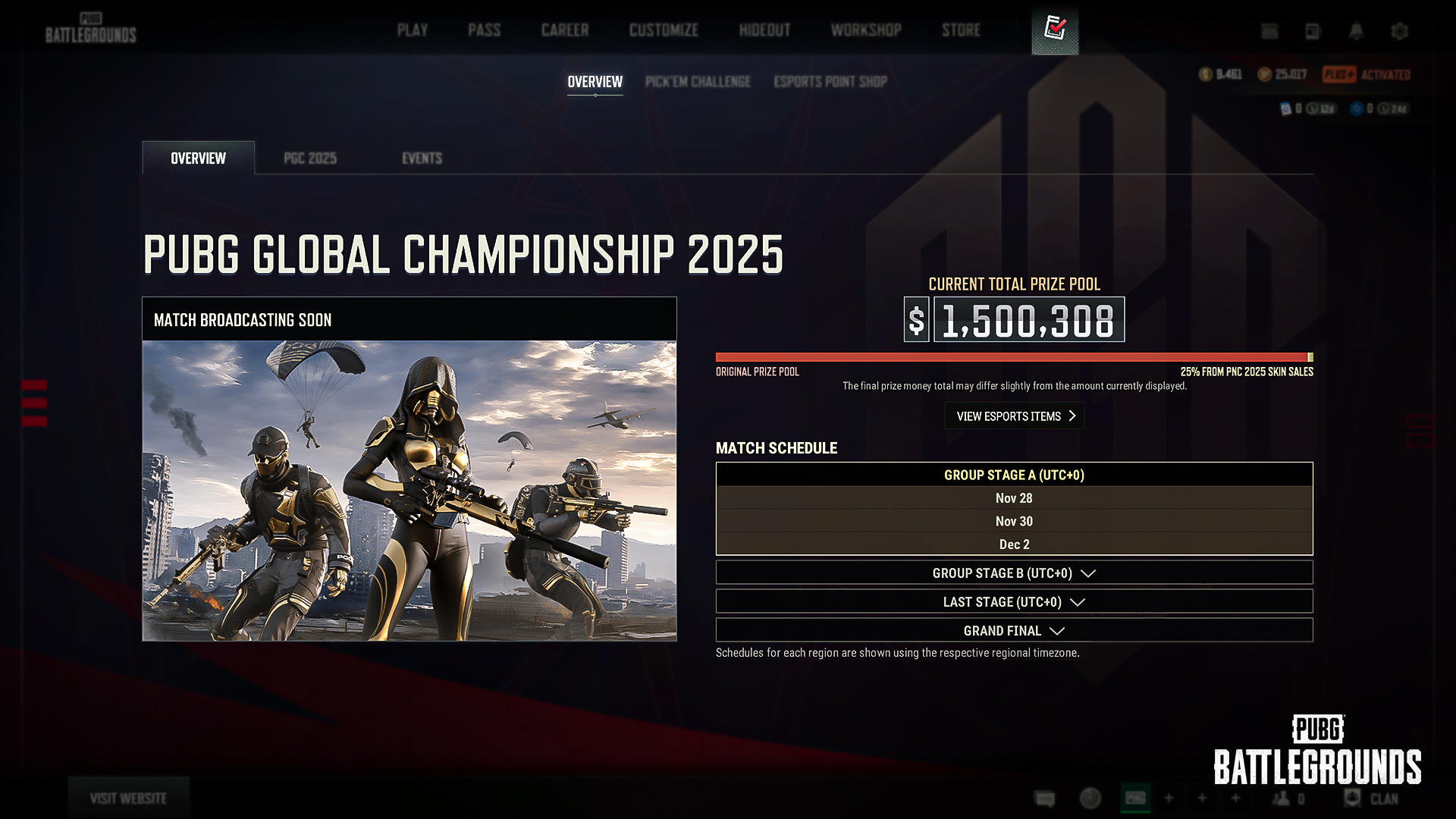
Task: Open the STORE
Action: (961, 30)
